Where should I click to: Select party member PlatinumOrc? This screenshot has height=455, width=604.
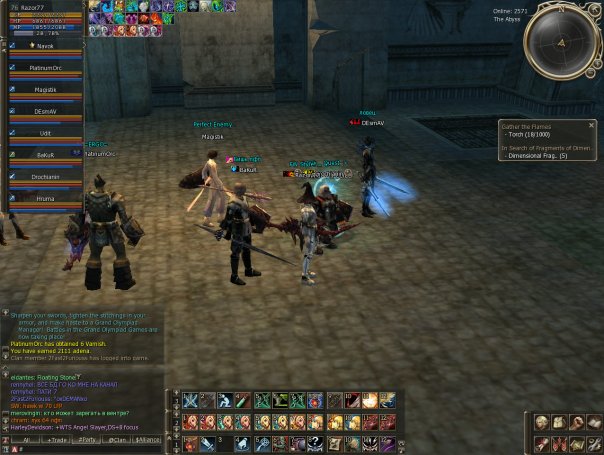click(45, 68)
